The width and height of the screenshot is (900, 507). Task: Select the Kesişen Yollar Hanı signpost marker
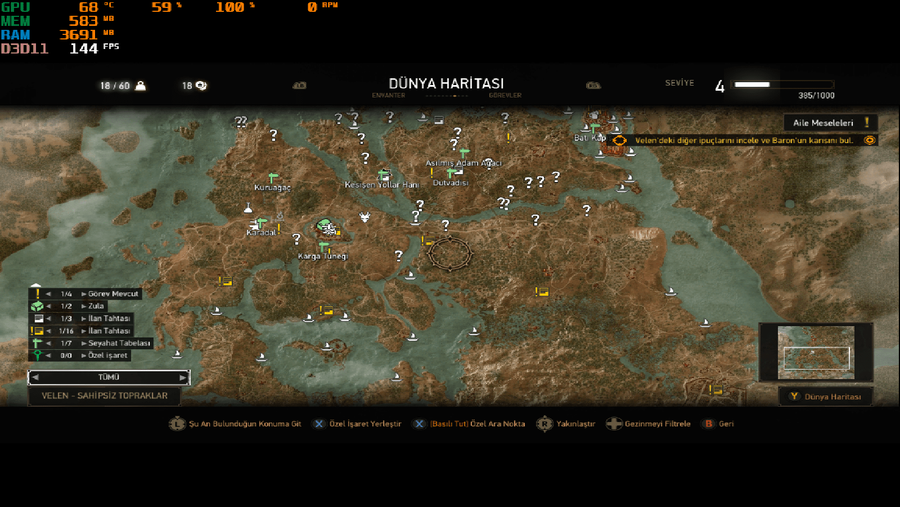[x=383, y=174]
